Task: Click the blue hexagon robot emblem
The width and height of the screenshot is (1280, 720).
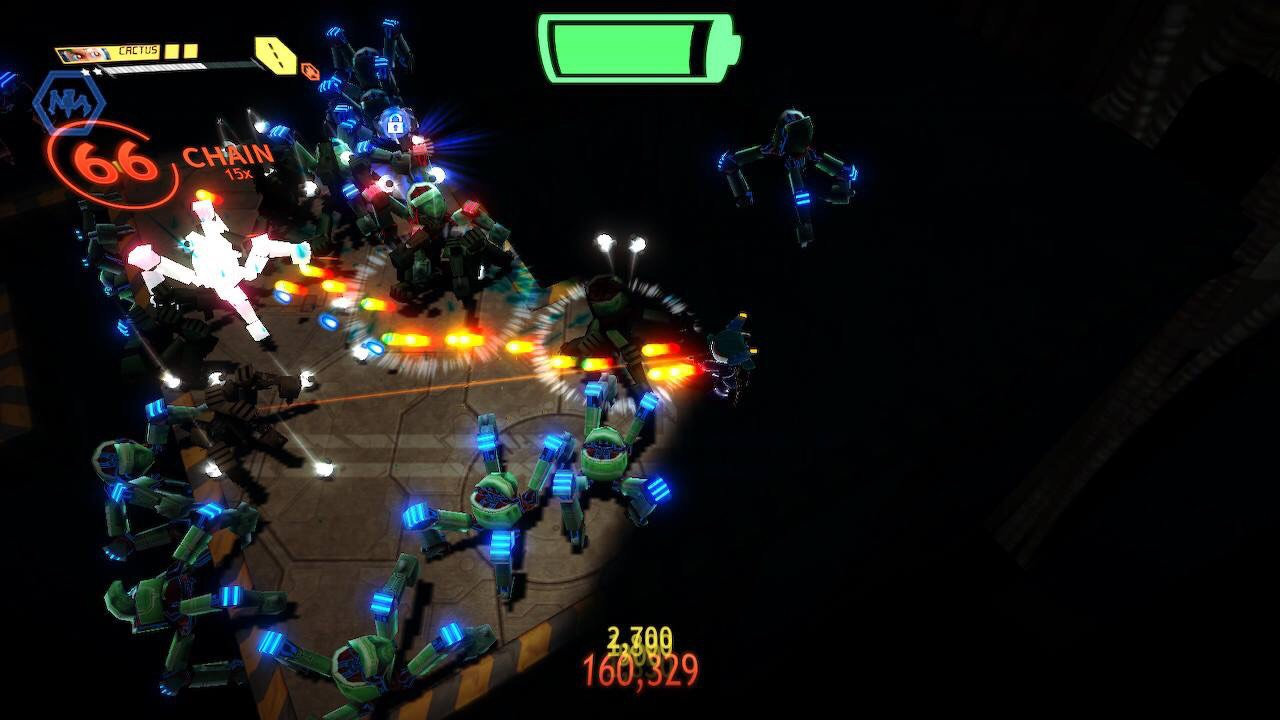Action: tap(68, 101)
